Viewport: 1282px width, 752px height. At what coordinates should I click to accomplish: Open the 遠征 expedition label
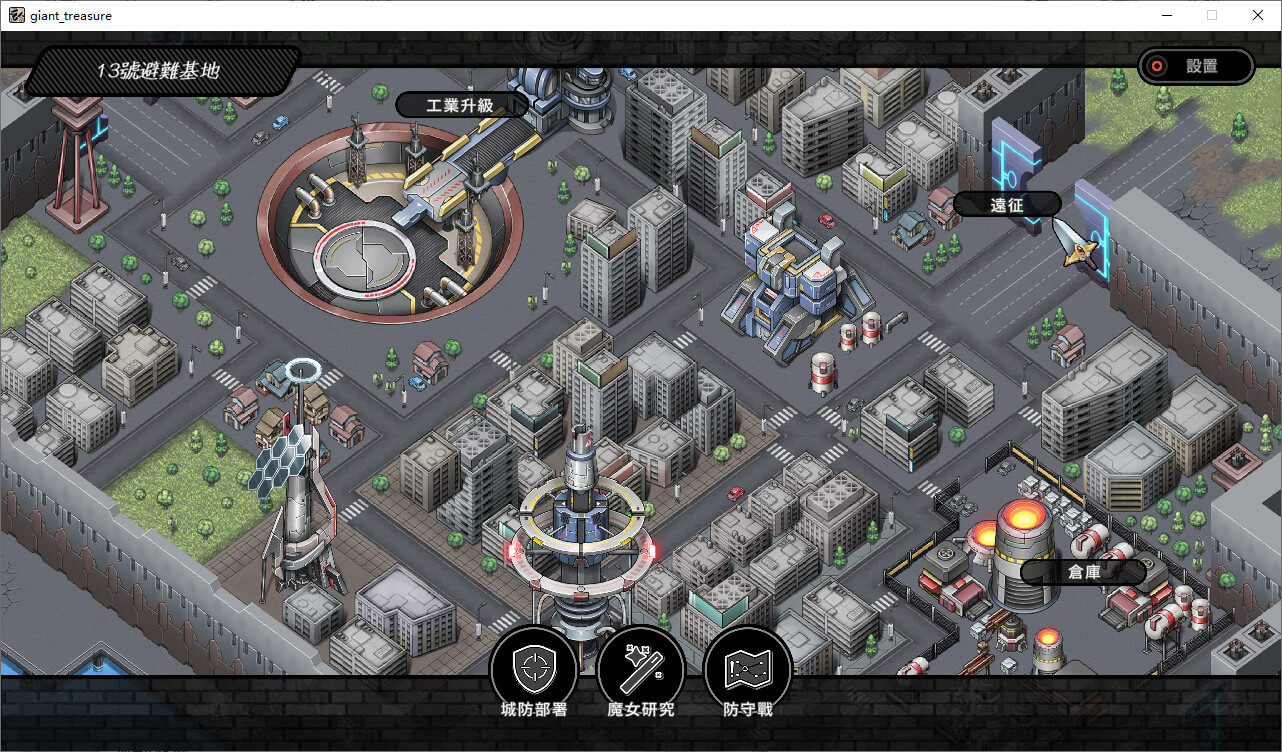click(1007, 204)
